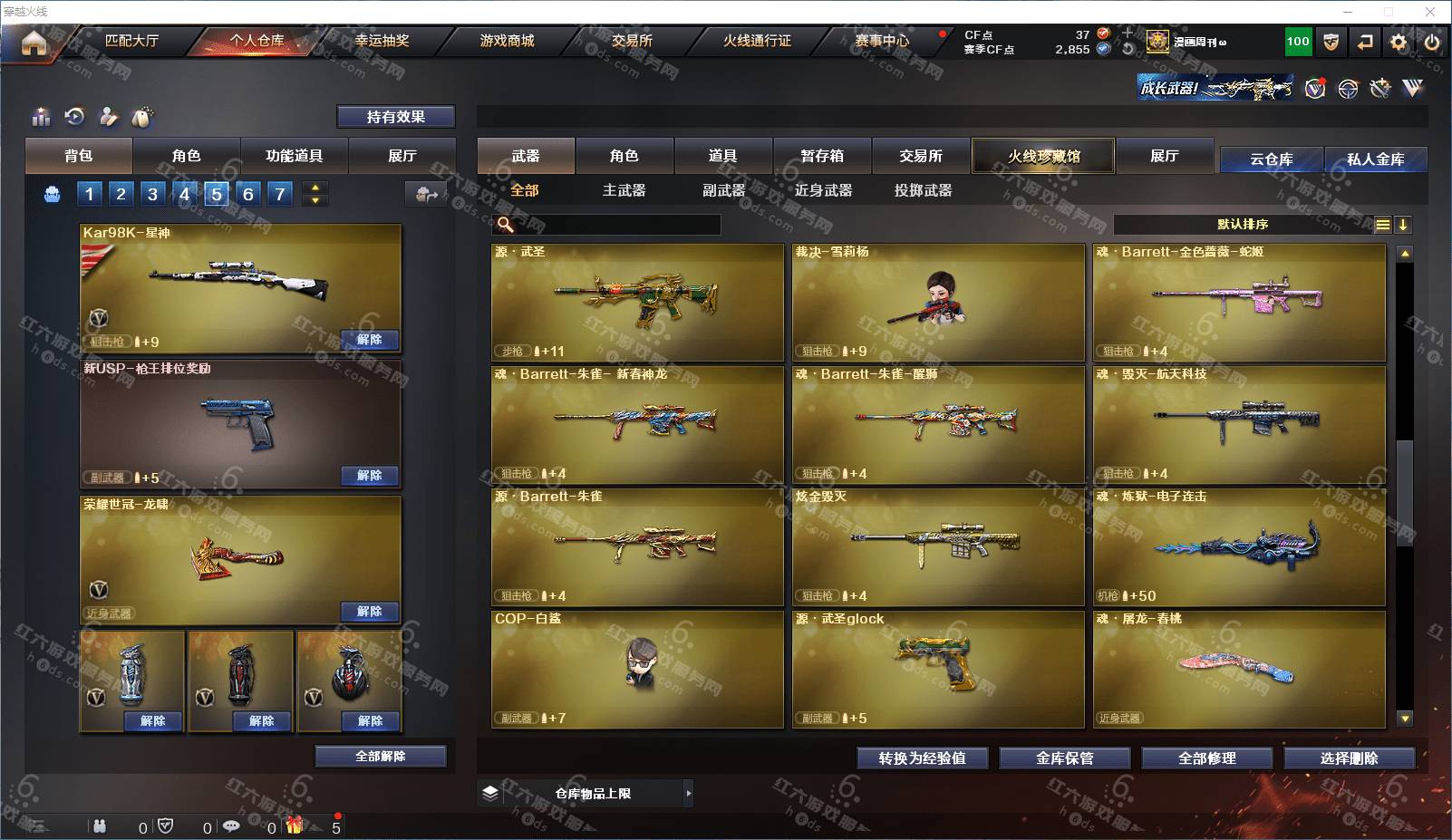Open the 游戏商城 shop menu
The height and width of the screenshot is (840, 1452).
507,41
